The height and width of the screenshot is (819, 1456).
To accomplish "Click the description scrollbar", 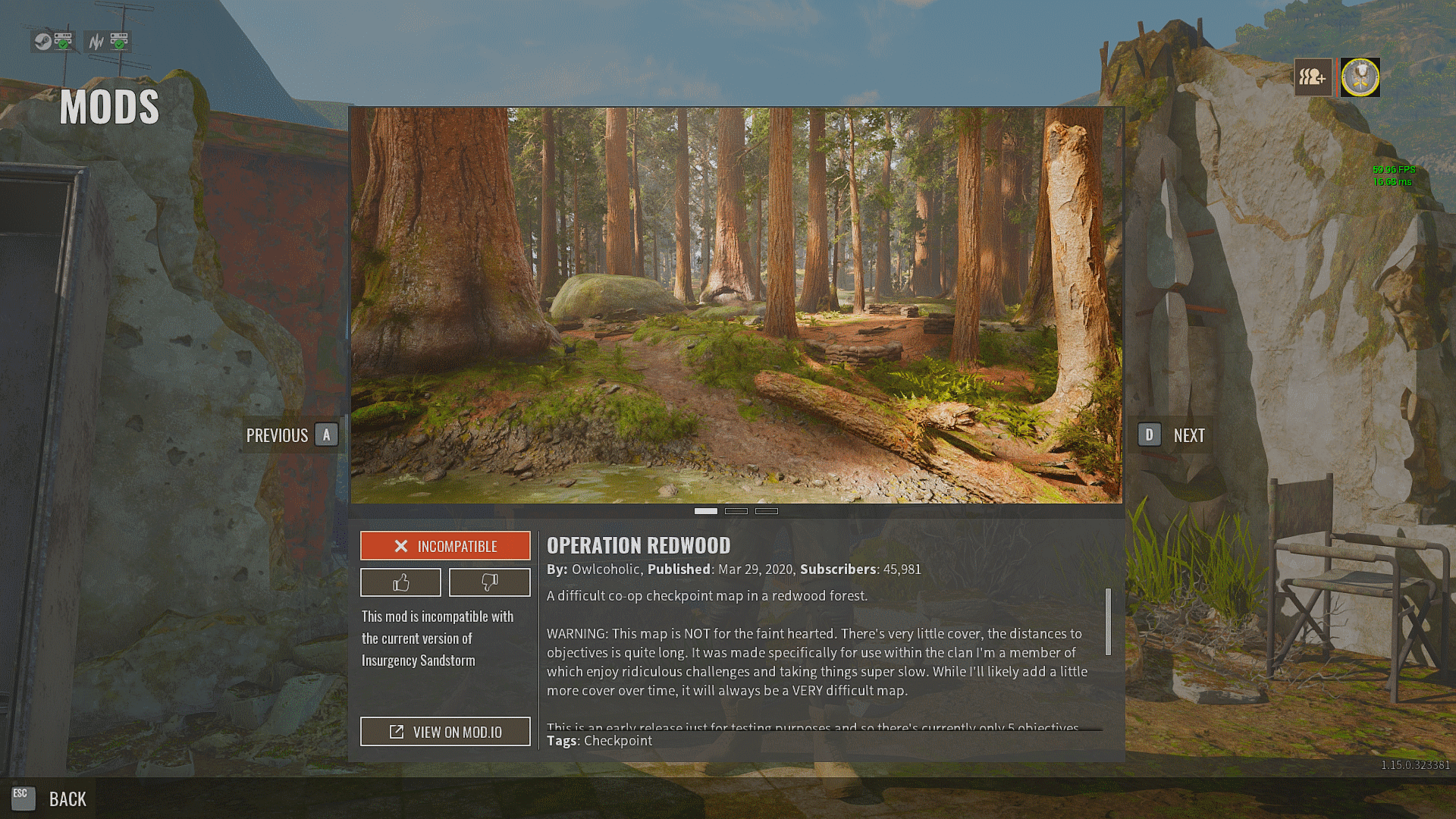I will coord(1108,622).
